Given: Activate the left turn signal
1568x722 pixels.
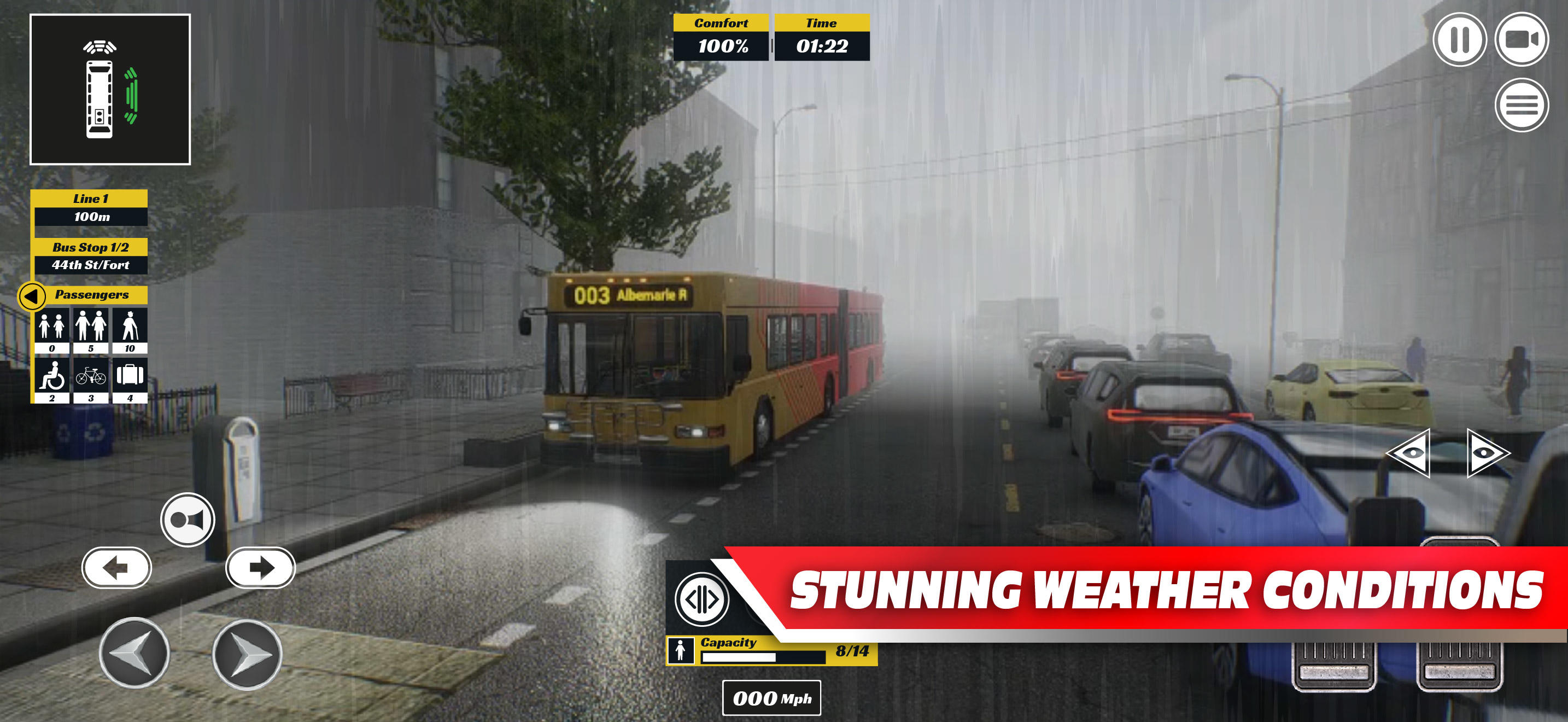Looking at the screenshot, I should pos(118,567).
